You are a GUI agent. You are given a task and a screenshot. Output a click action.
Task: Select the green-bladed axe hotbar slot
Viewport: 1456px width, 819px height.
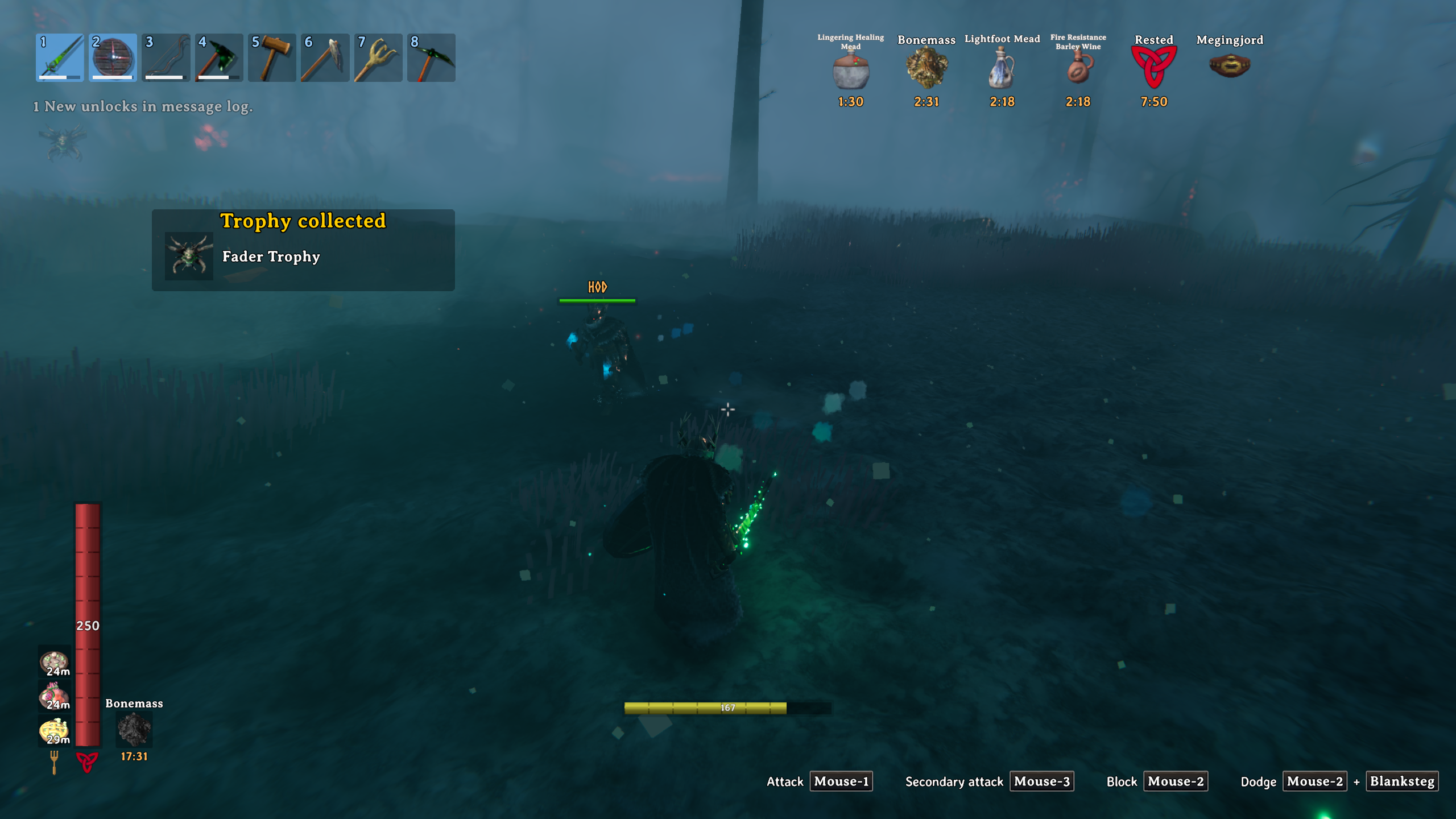pyautogui.click(x=219, y=57)
